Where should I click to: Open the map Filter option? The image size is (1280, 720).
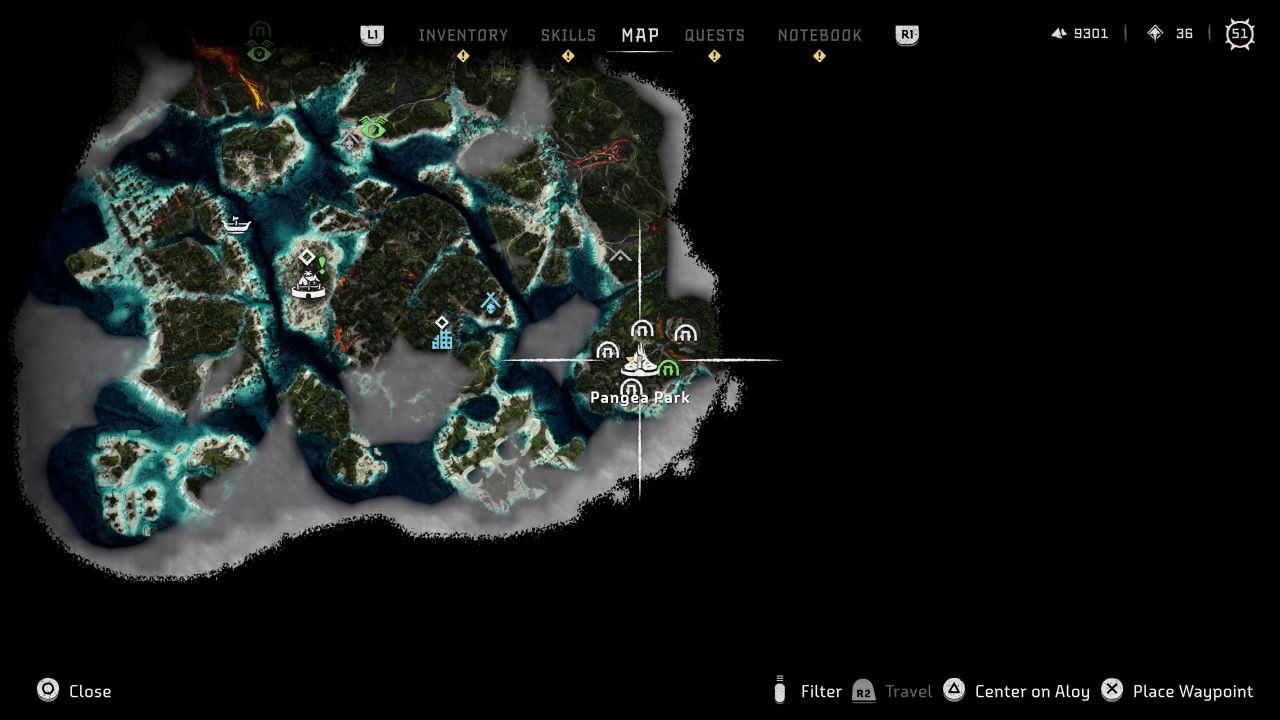point(808,691)
